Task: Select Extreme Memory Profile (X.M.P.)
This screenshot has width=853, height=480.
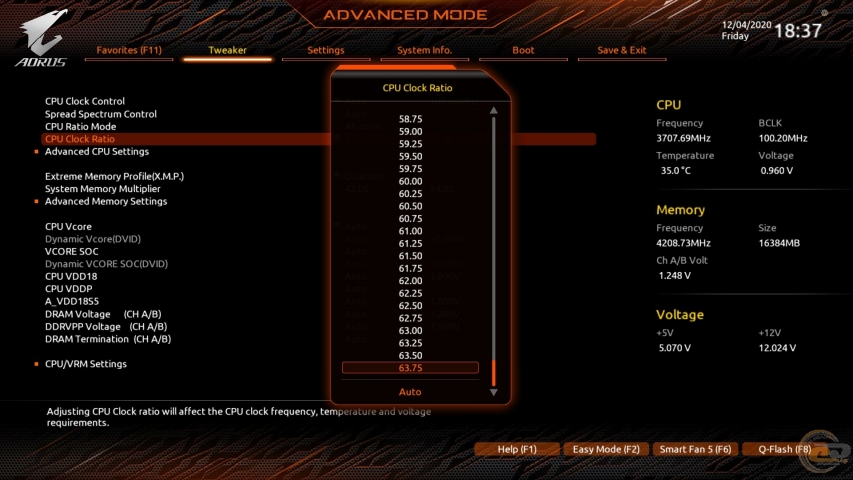Action: point(114,176)
